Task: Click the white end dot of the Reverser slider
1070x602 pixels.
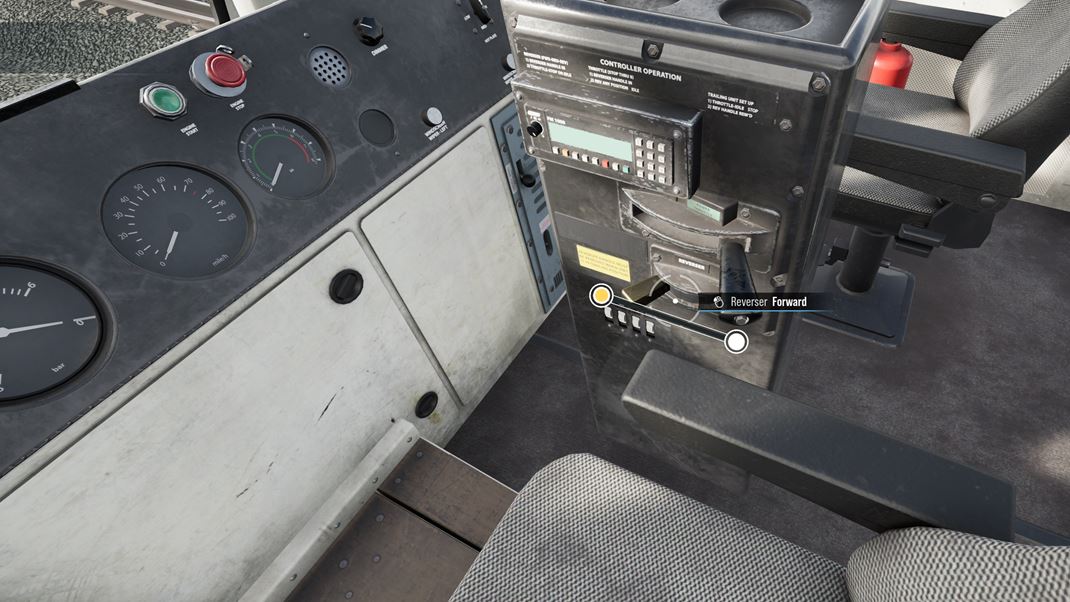Action: (x=736, y=342)
